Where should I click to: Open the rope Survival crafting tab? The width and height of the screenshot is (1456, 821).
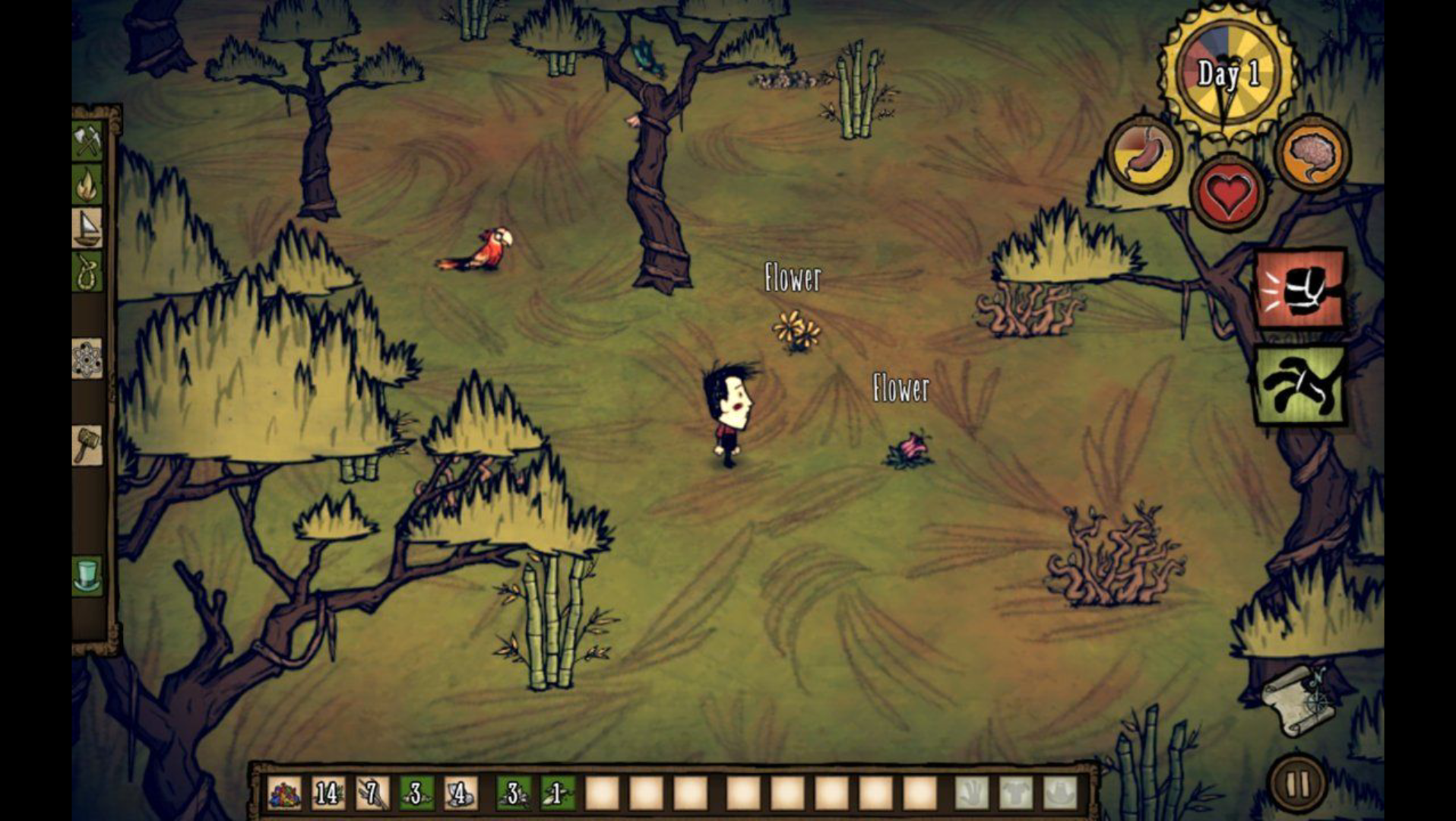87,271
